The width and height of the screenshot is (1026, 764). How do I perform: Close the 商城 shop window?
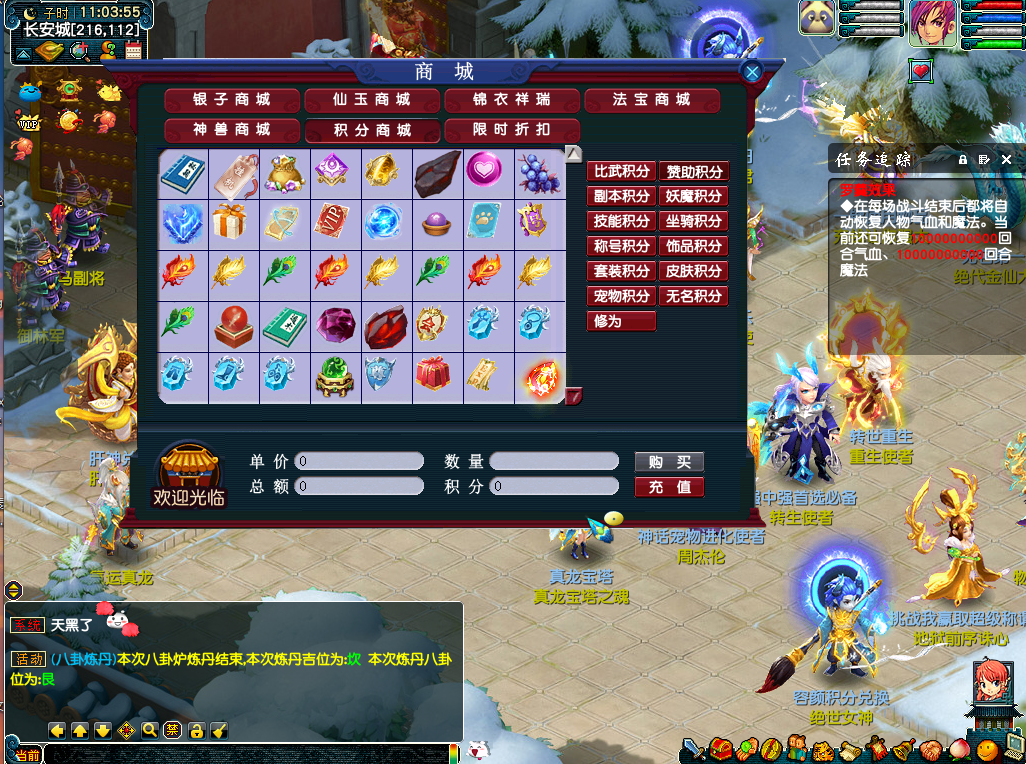pyautogui.click(x=752, y=71)
